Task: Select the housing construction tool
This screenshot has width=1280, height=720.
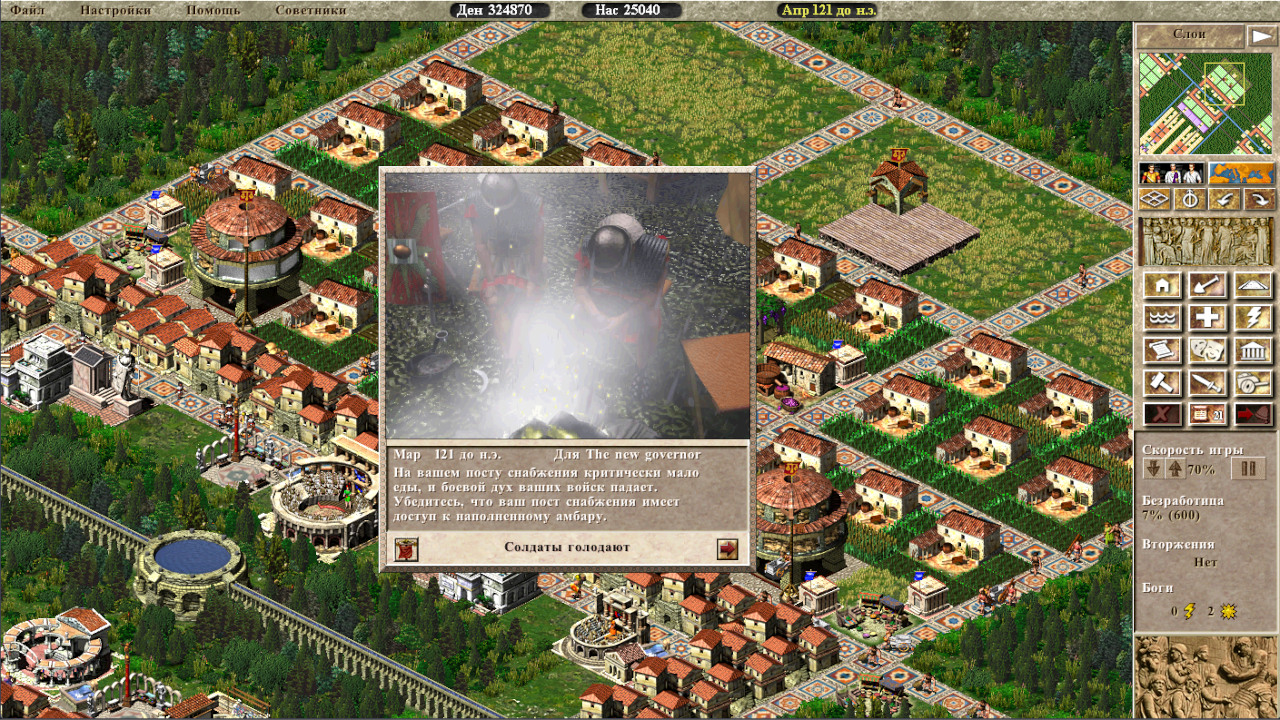Action: coord(1161,285)
